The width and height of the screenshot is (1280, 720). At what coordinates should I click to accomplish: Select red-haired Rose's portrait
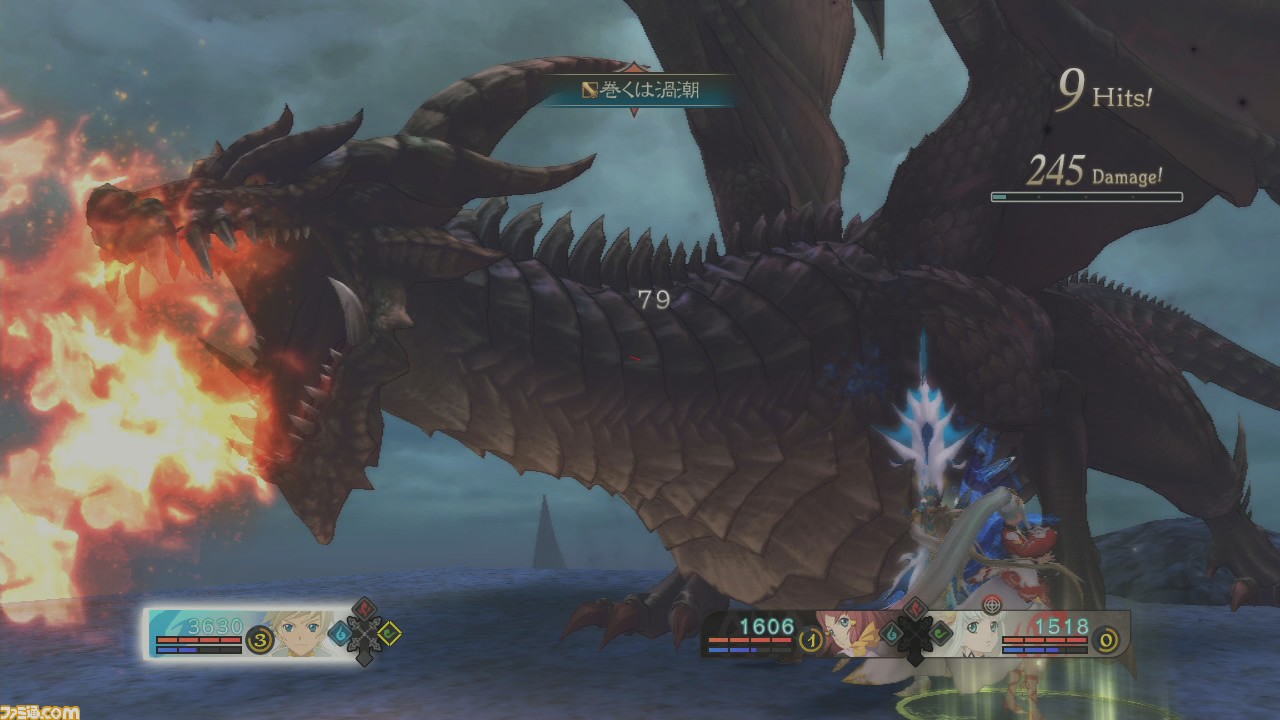[850, 630]
